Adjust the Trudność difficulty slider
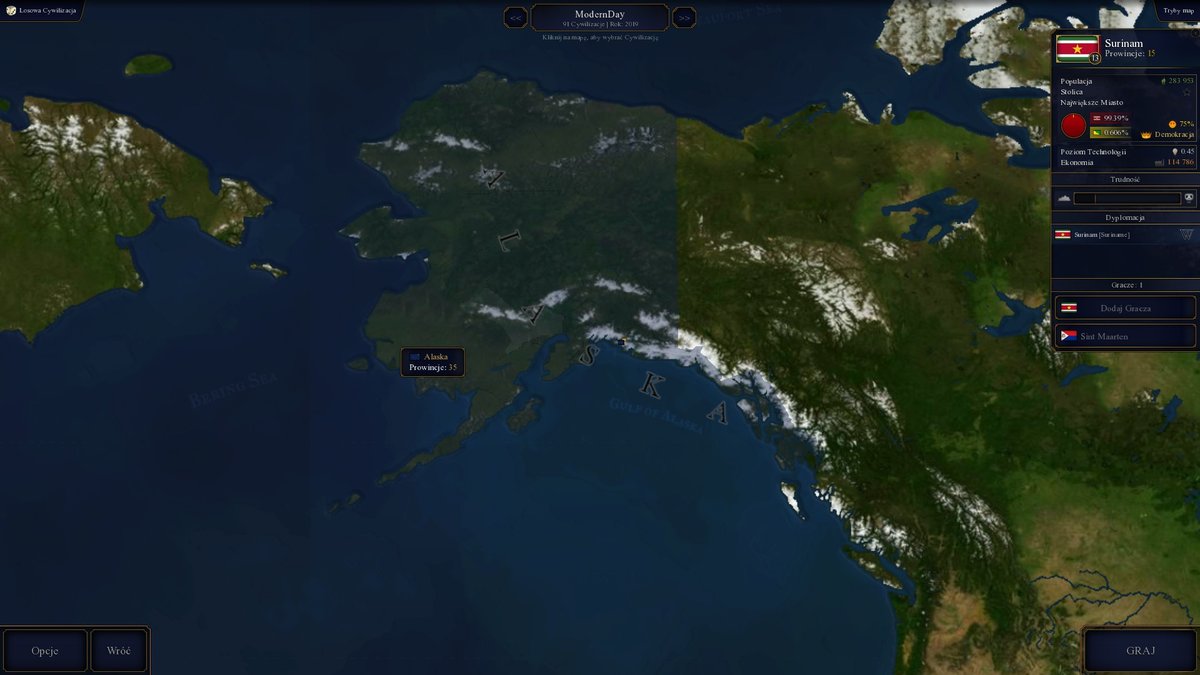Viewport: 1200px width, 675px height. (1126, 198)
